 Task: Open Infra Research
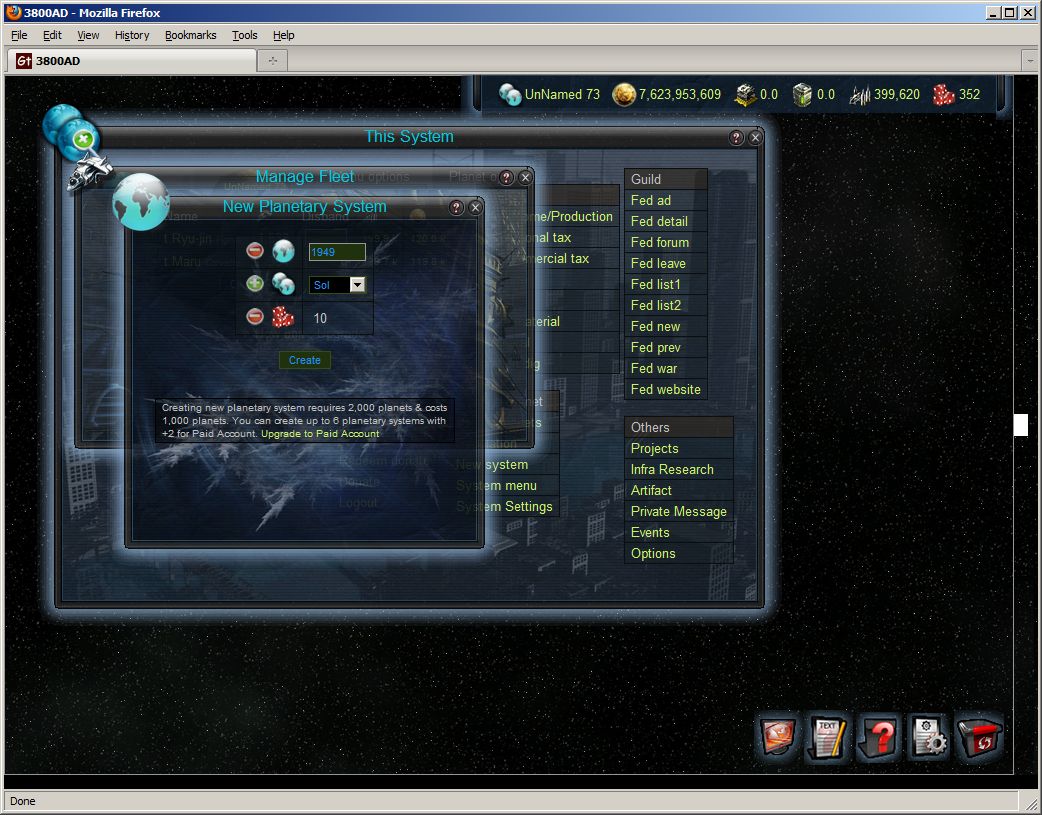(672, 469)
